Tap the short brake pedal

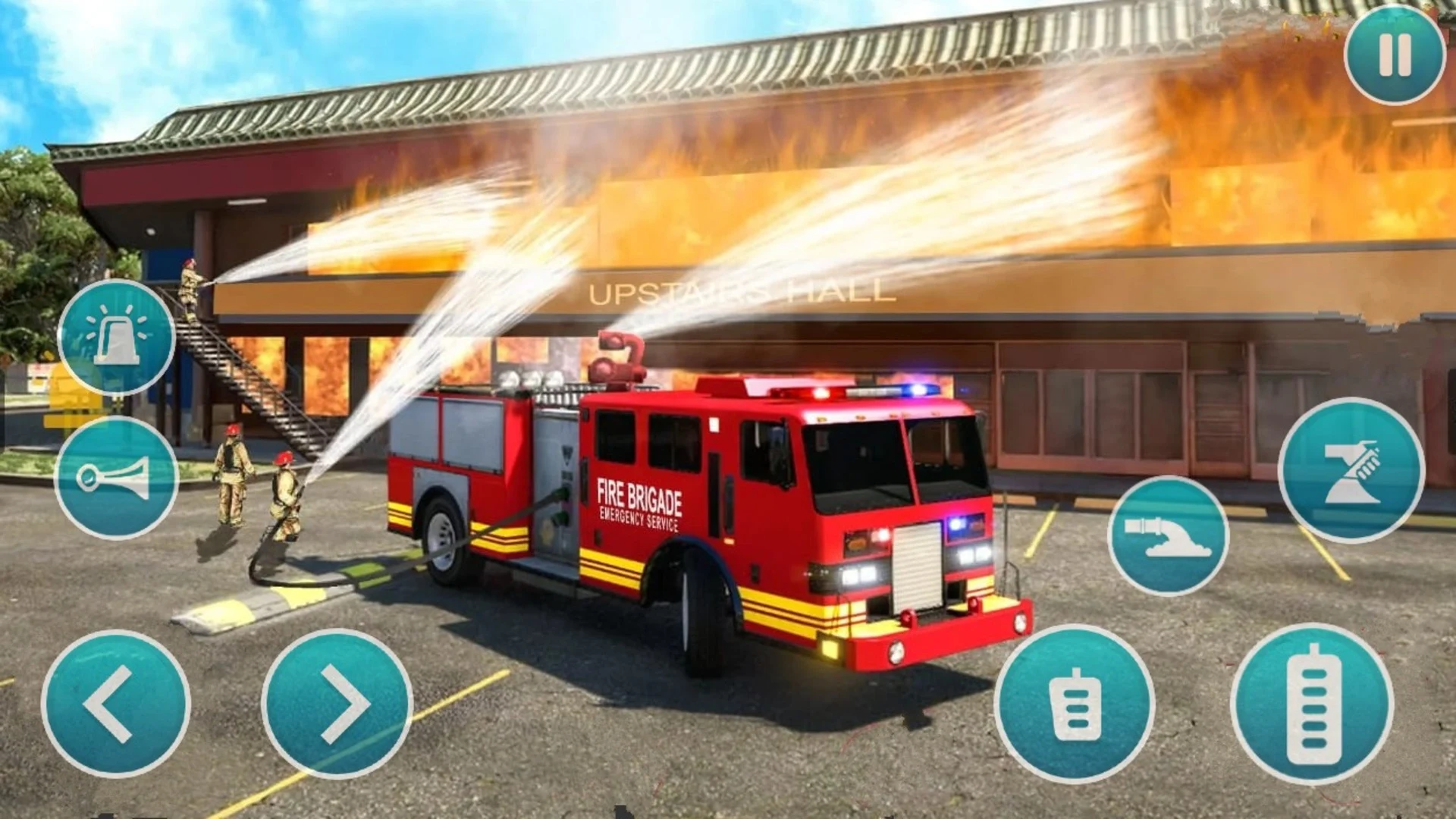pos(1075,704)
